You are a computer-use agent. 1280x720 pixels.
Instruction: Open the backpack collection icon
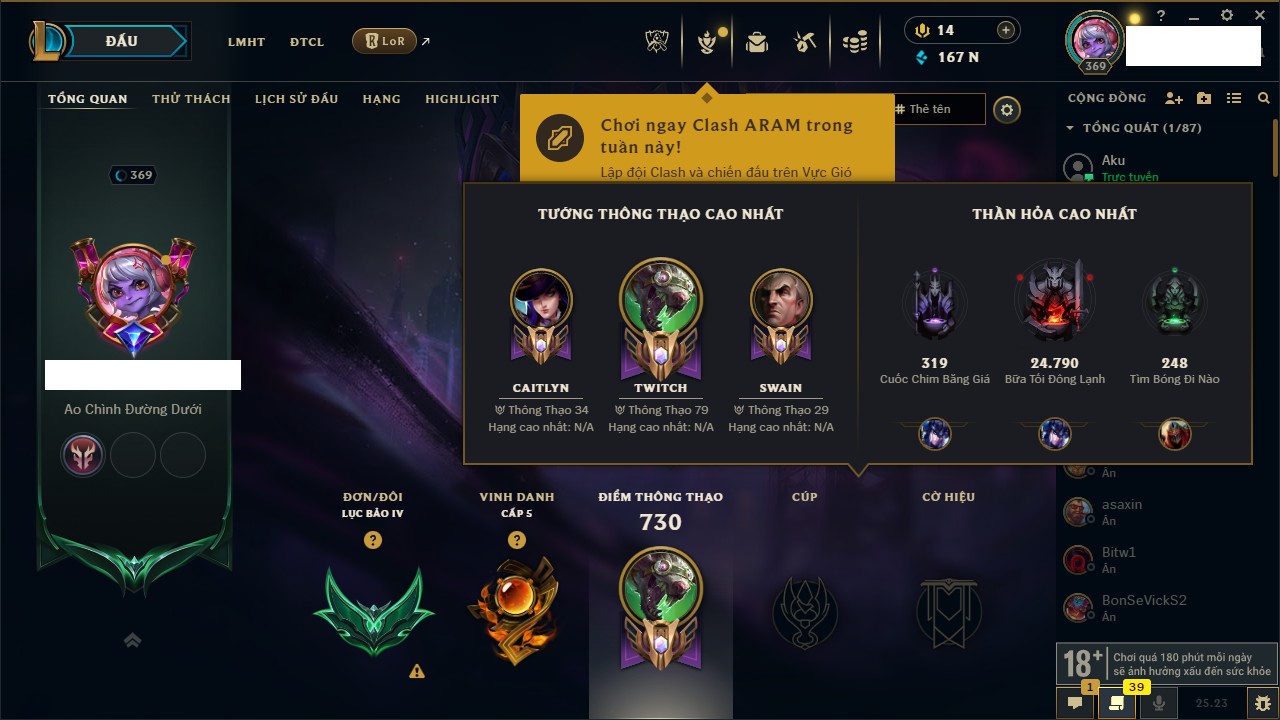pos(757,42)
